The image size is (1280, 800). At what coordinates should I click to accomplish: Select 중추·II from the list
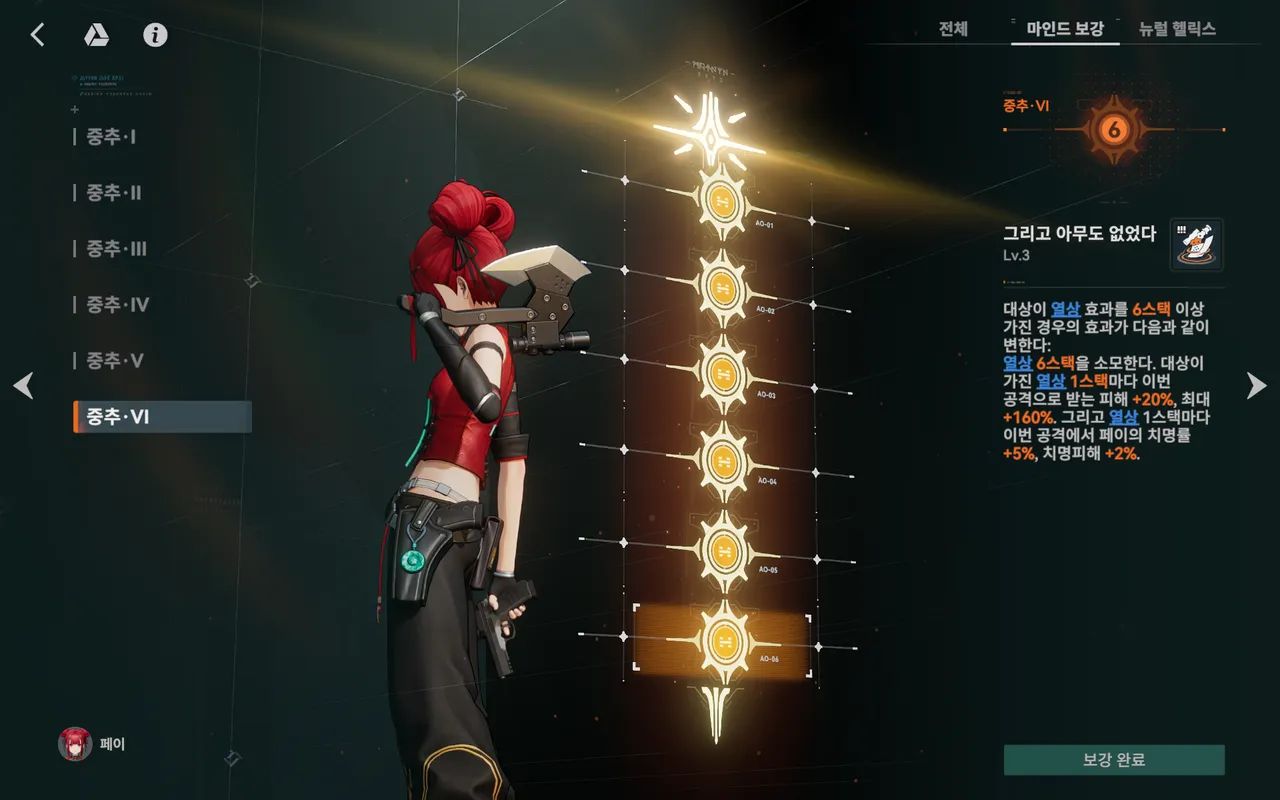point(113,193)
